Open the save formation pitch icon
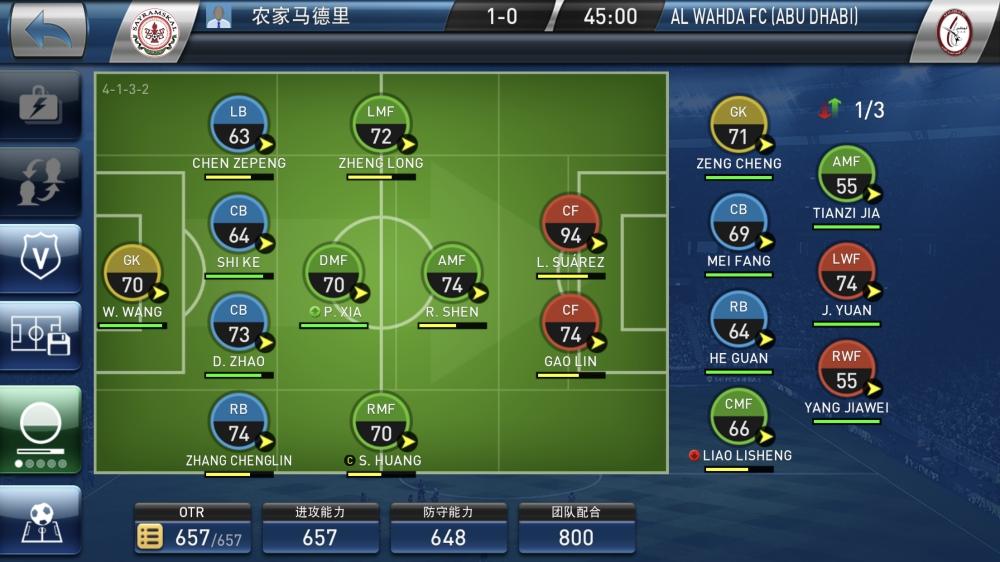1000x562 pixels. click(x=40, y=336)
